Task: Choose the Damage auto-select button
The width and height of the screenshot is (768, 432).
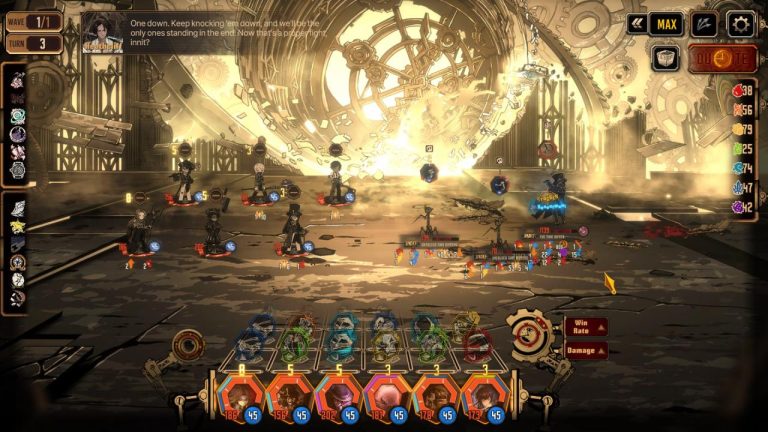Action: pos(585,350)
